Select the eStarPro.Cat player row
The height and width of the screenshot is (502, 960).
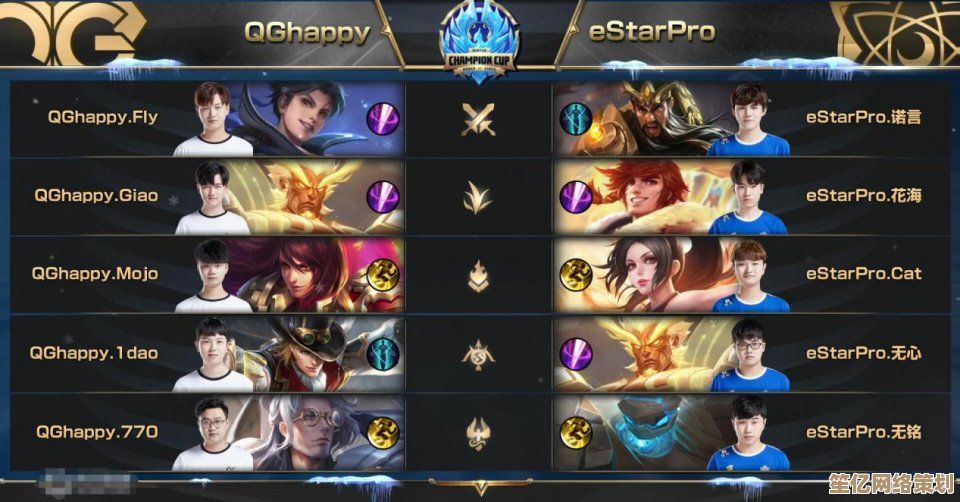click(863, 273)
